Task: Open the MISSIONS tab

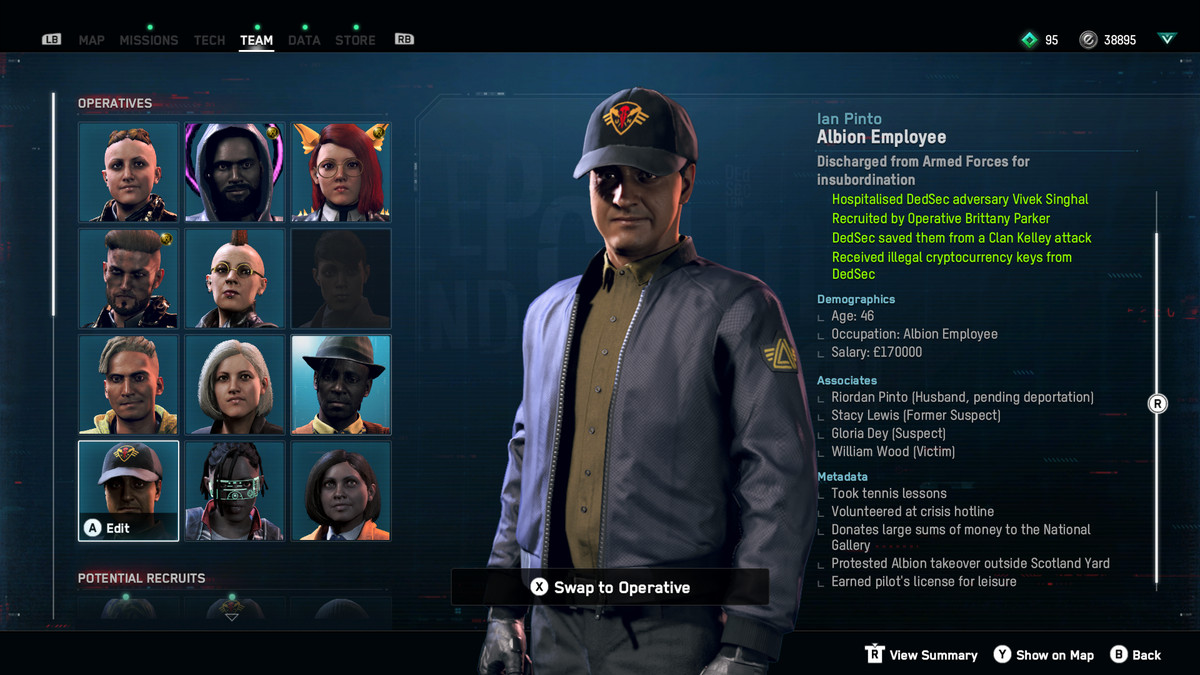Action: pos(148,40)
